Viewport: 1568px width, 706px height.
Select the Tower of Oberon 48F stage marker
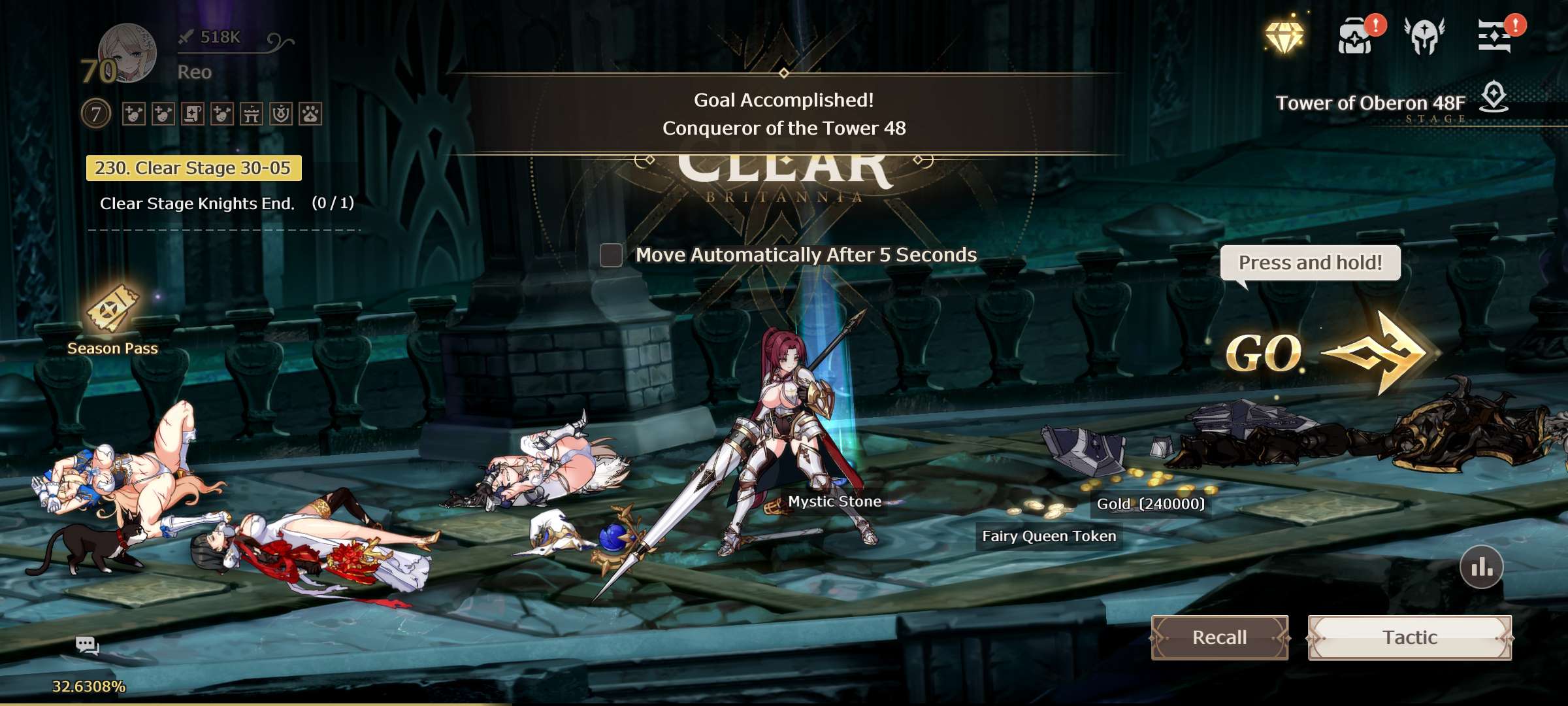point(1494,97)
